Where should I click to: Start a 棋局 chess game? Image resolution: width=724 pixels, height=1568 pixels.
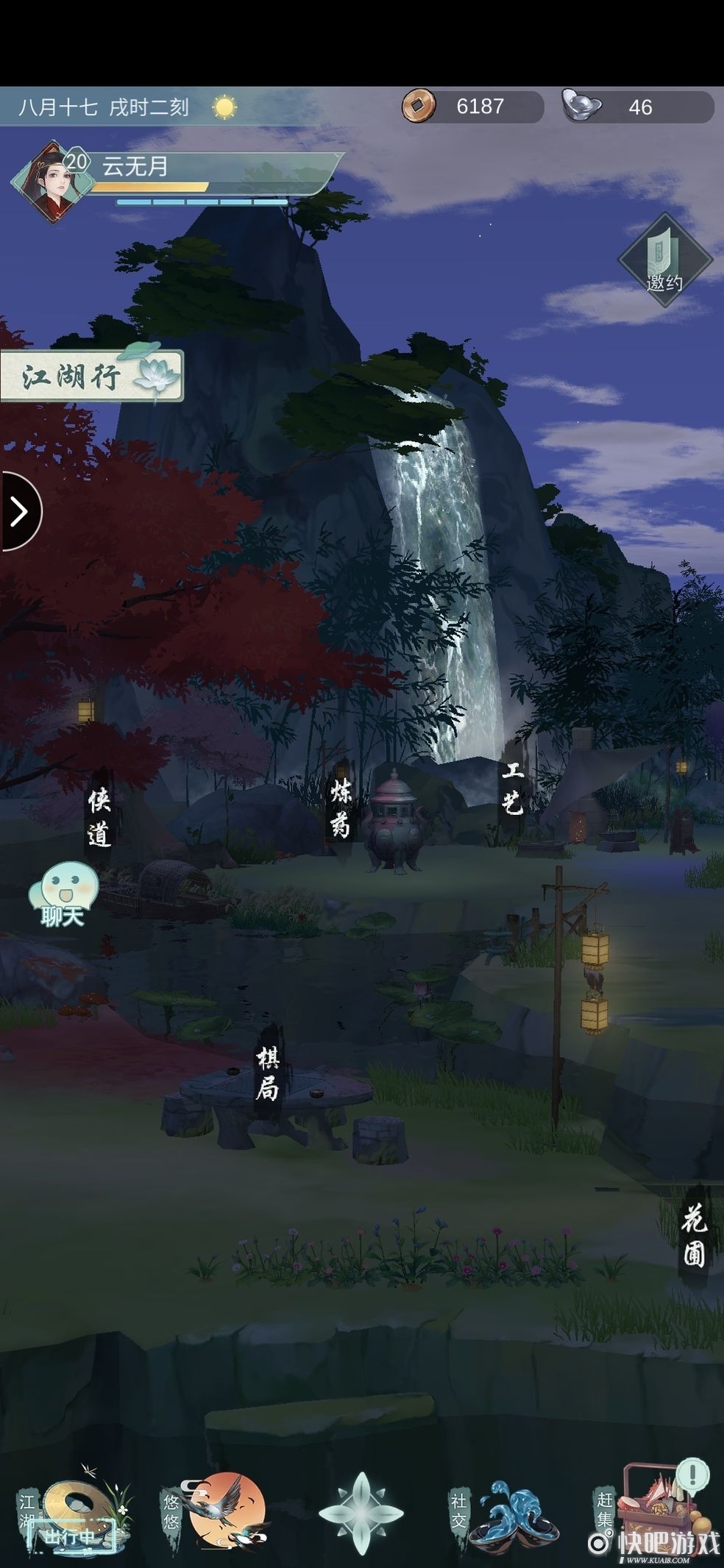267,1074
